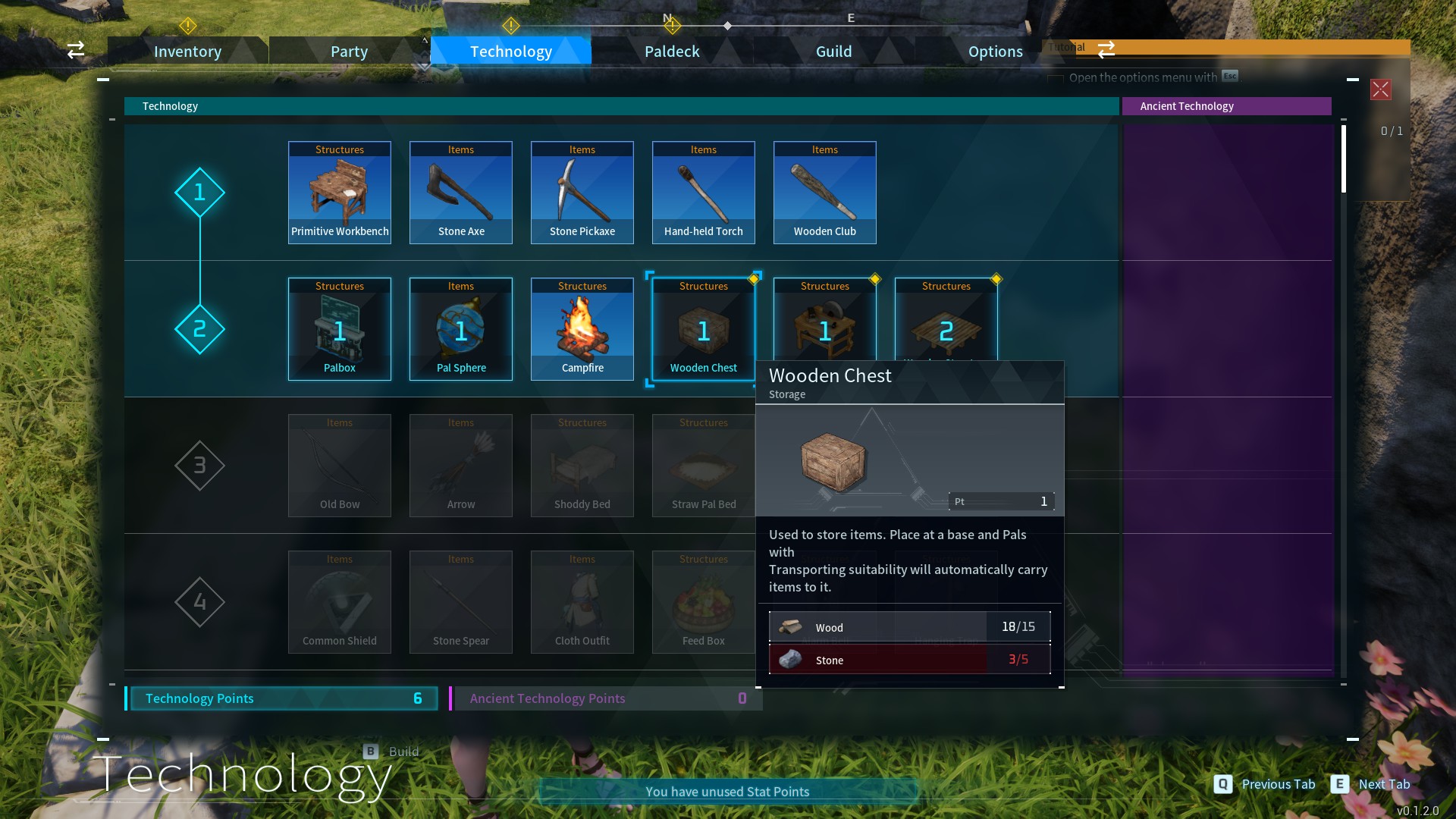Viewport: 1456px width, 819px height.
Task: Switch to the Options tab
Action: pos(995,52)
